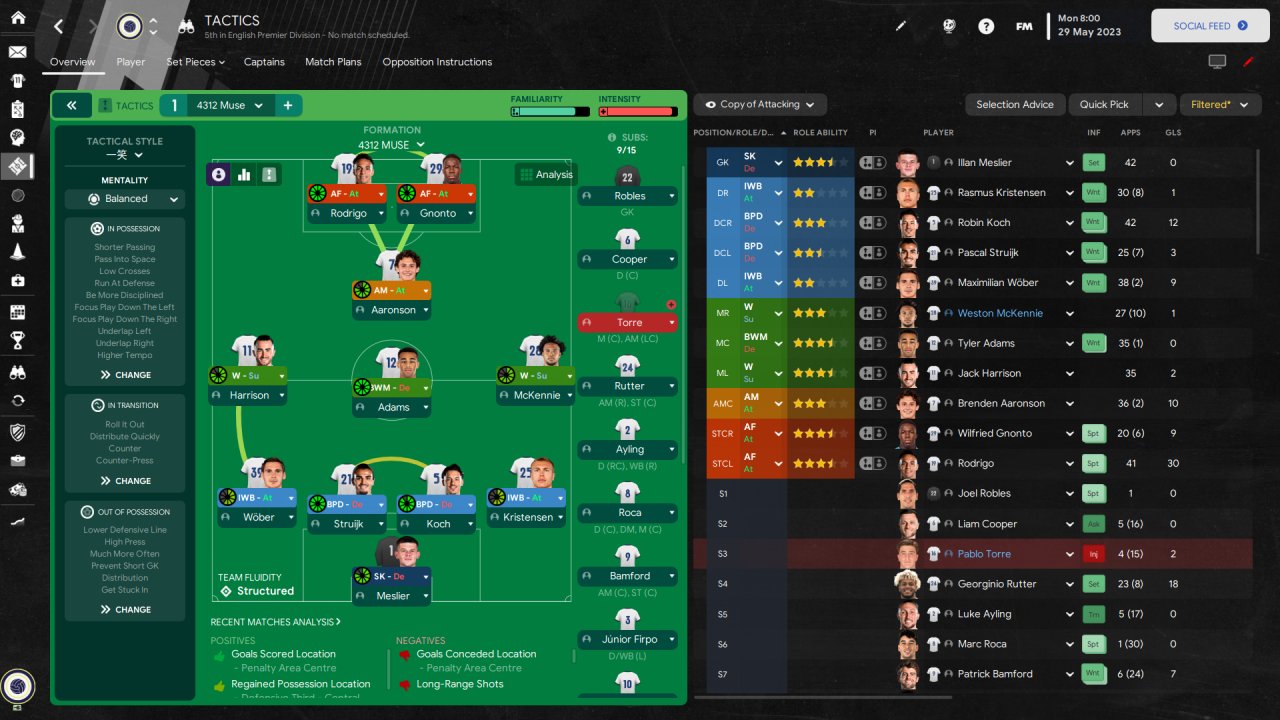Go to Opposition Instructions tab
The width and height of the screenshot is (1280, 720).
point(437,62)
